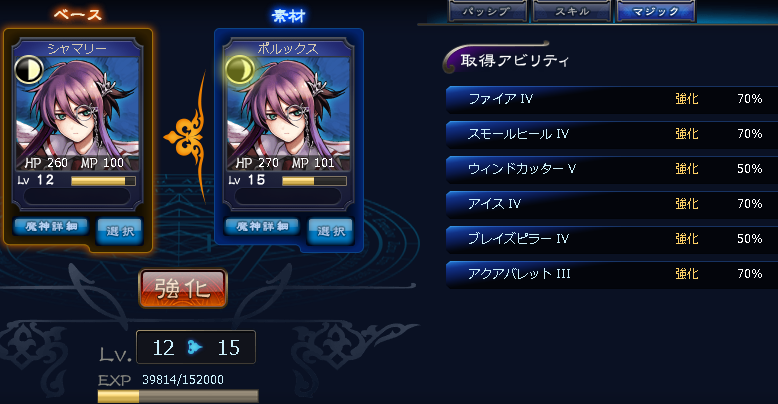The image size is (778, 404).
Task: Click 選択 under the ポルックス material card
Action: pos(330,230)
